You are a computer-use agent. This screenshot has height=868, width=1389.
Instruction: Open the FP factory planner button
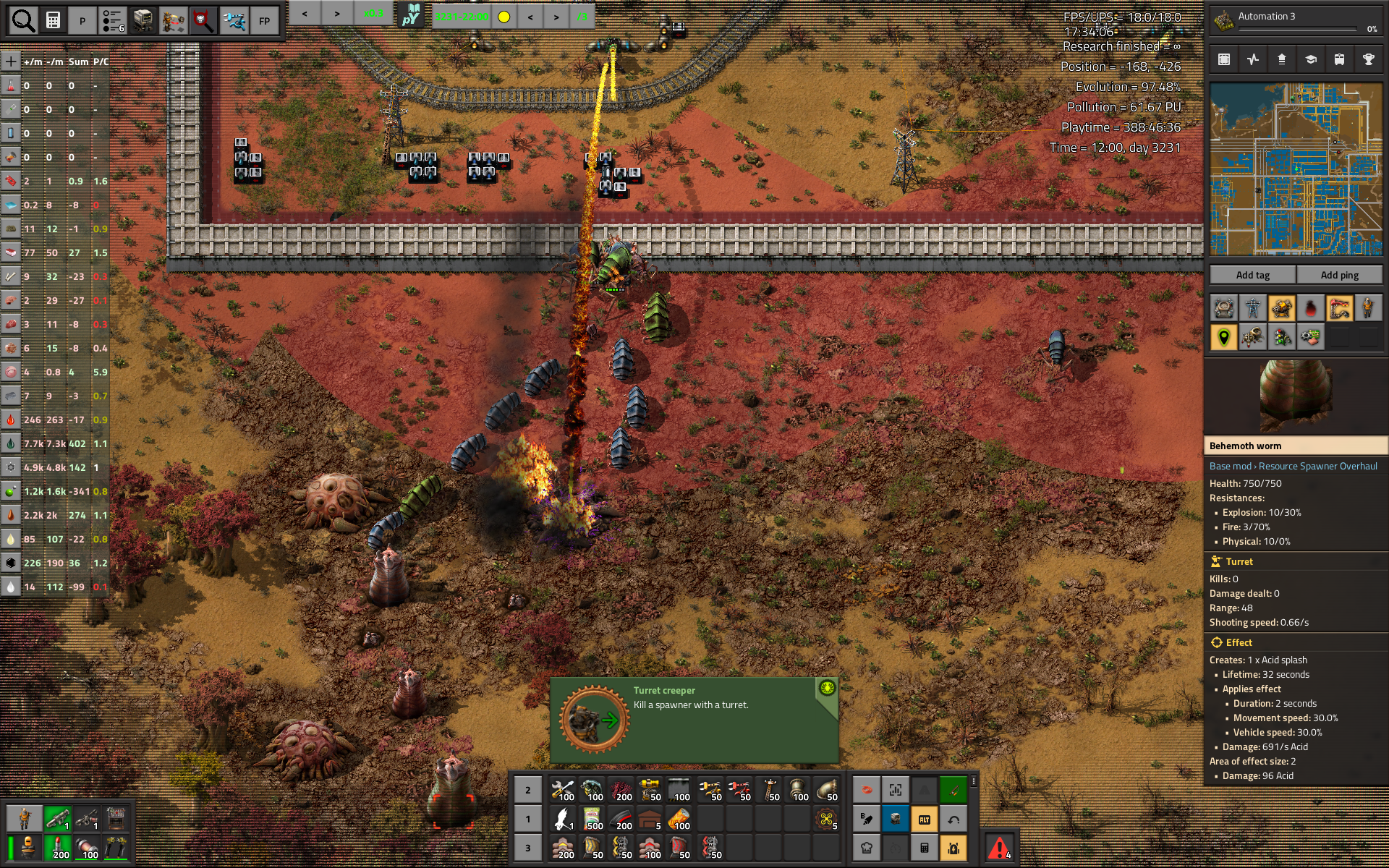point(265,21)
